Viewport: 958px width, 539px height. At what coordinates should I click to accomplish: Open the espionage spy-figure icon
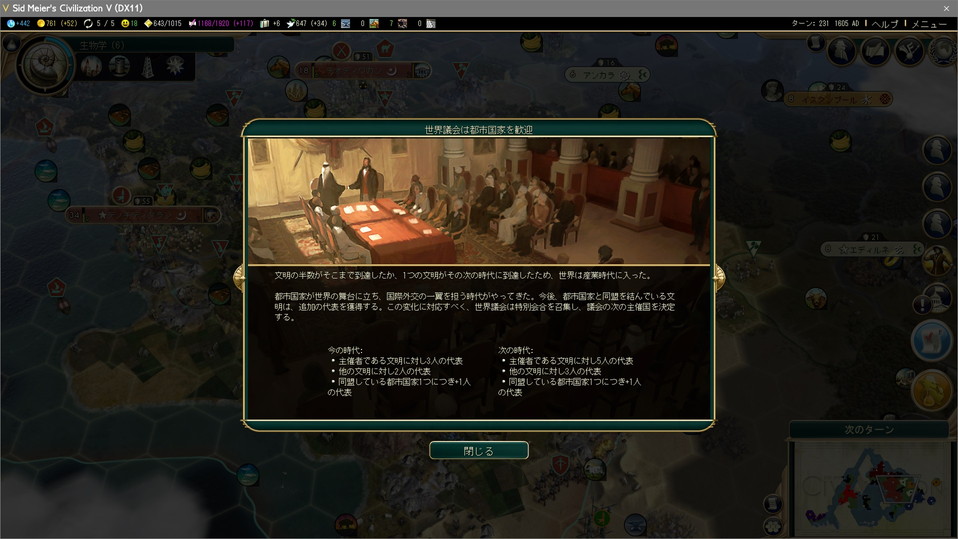pyautogui.click(x=842, y=50)
